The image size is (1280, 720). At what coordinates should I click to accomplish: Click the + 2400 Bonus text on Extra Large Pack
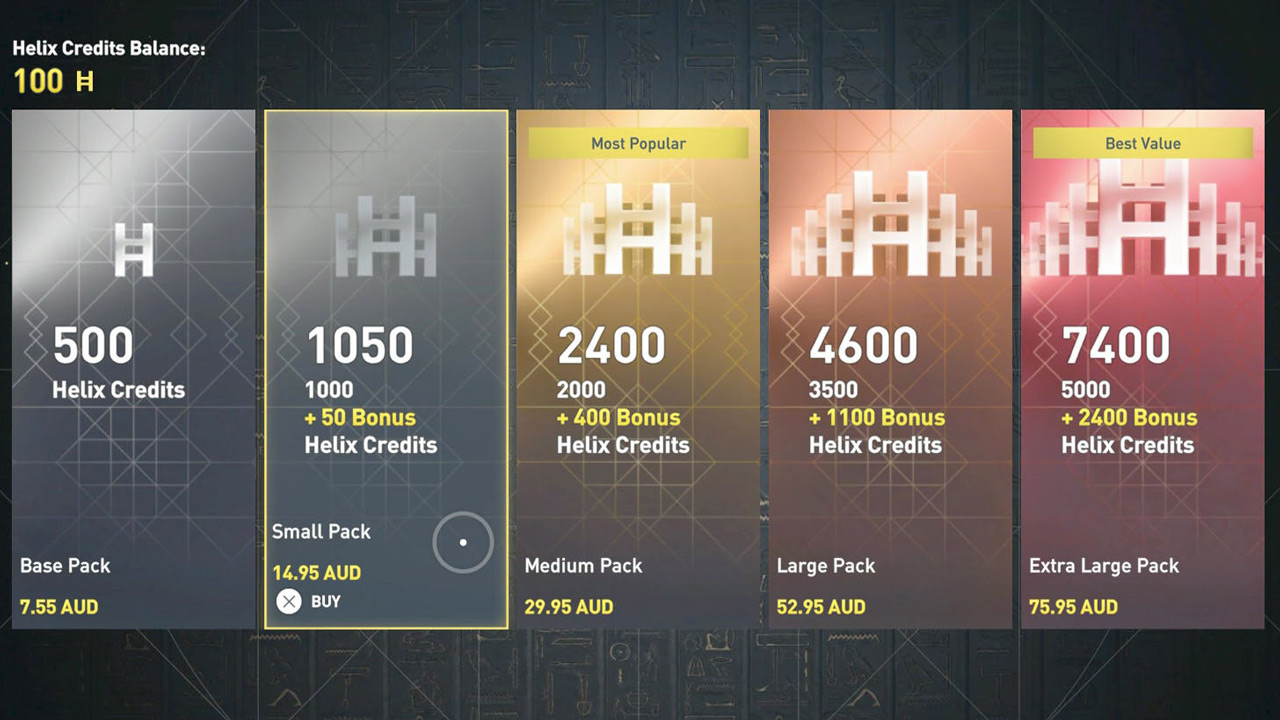tap(1128, 417)
